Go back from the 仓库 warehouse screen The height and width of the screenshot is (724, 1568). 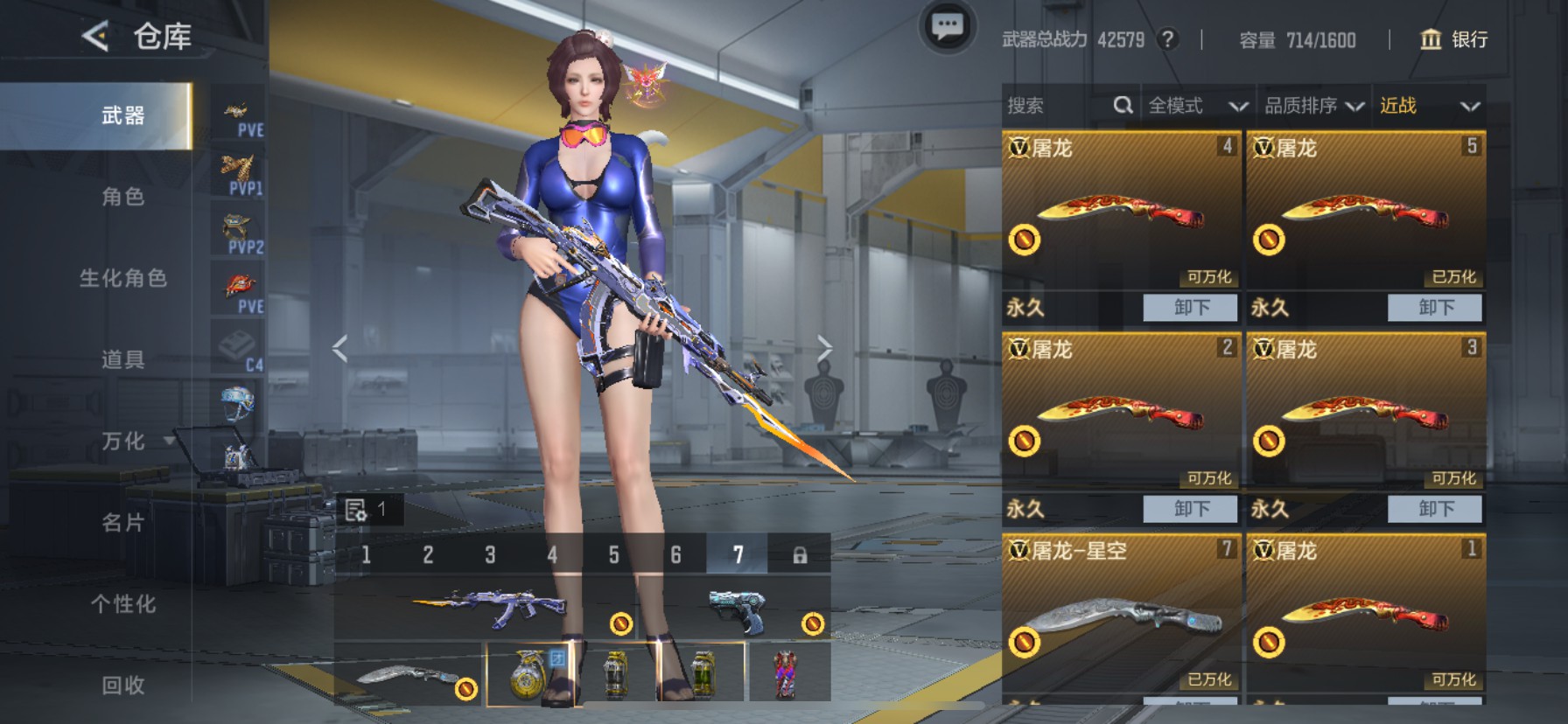tap(95, 37)
